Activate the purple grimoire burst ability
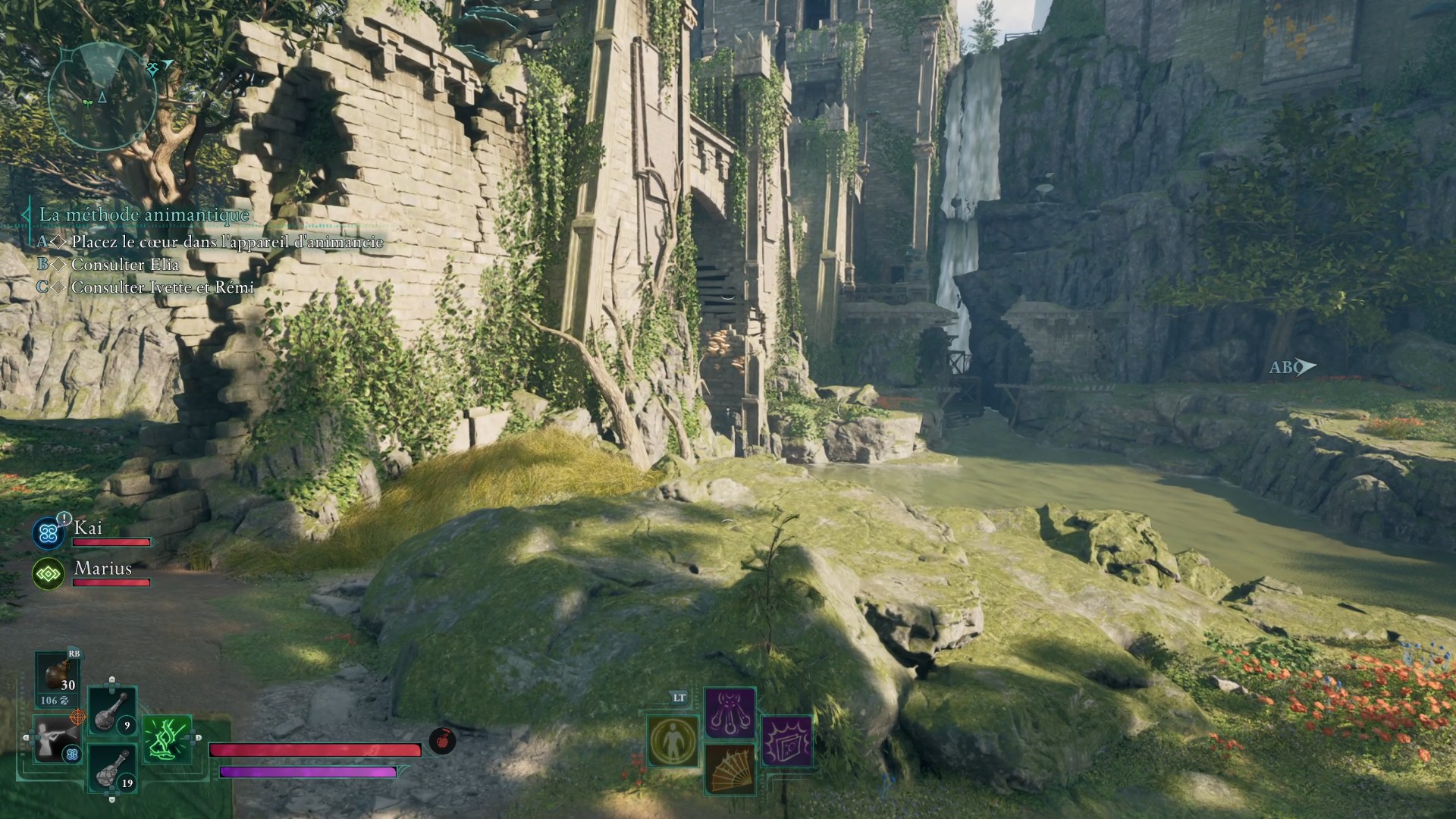 click(786, 740)
